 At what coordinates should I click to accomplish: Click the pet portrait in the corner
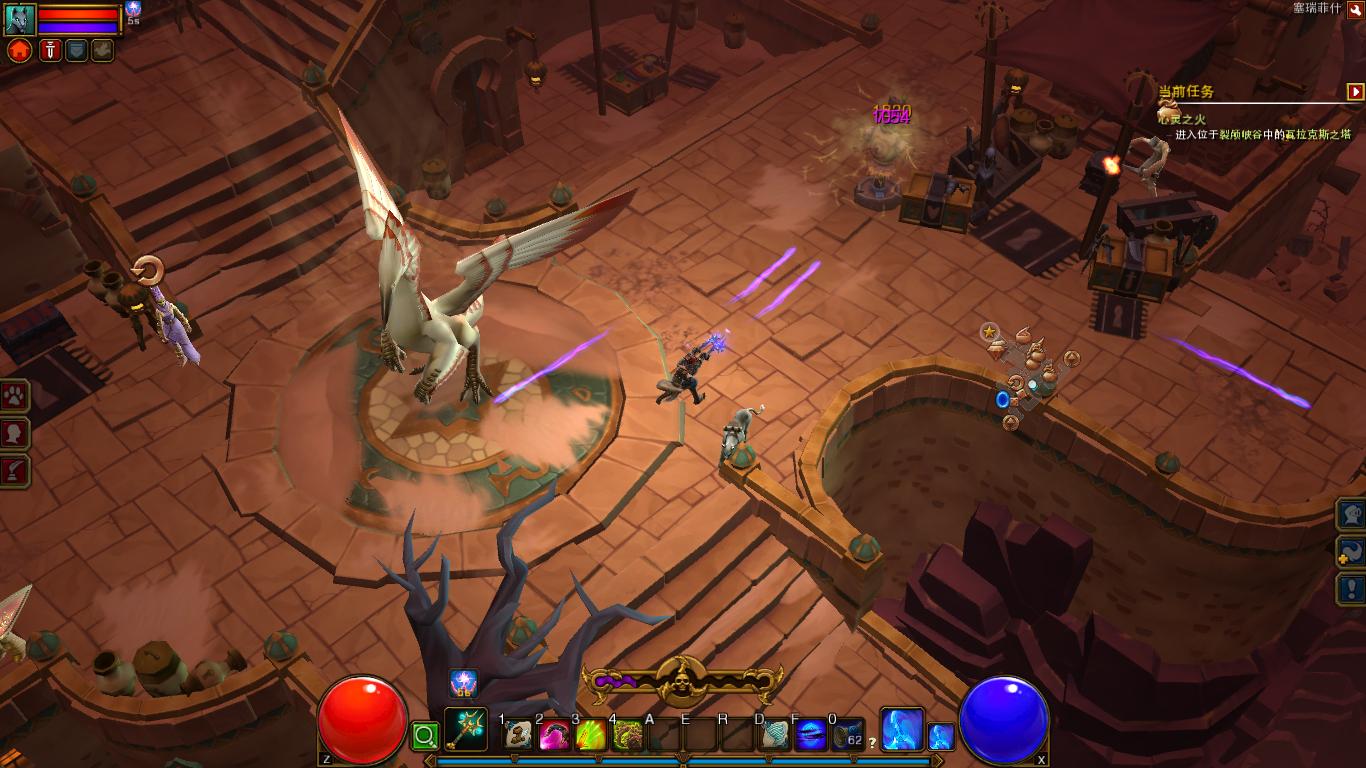pyautogui.click(x=20, y=19)
